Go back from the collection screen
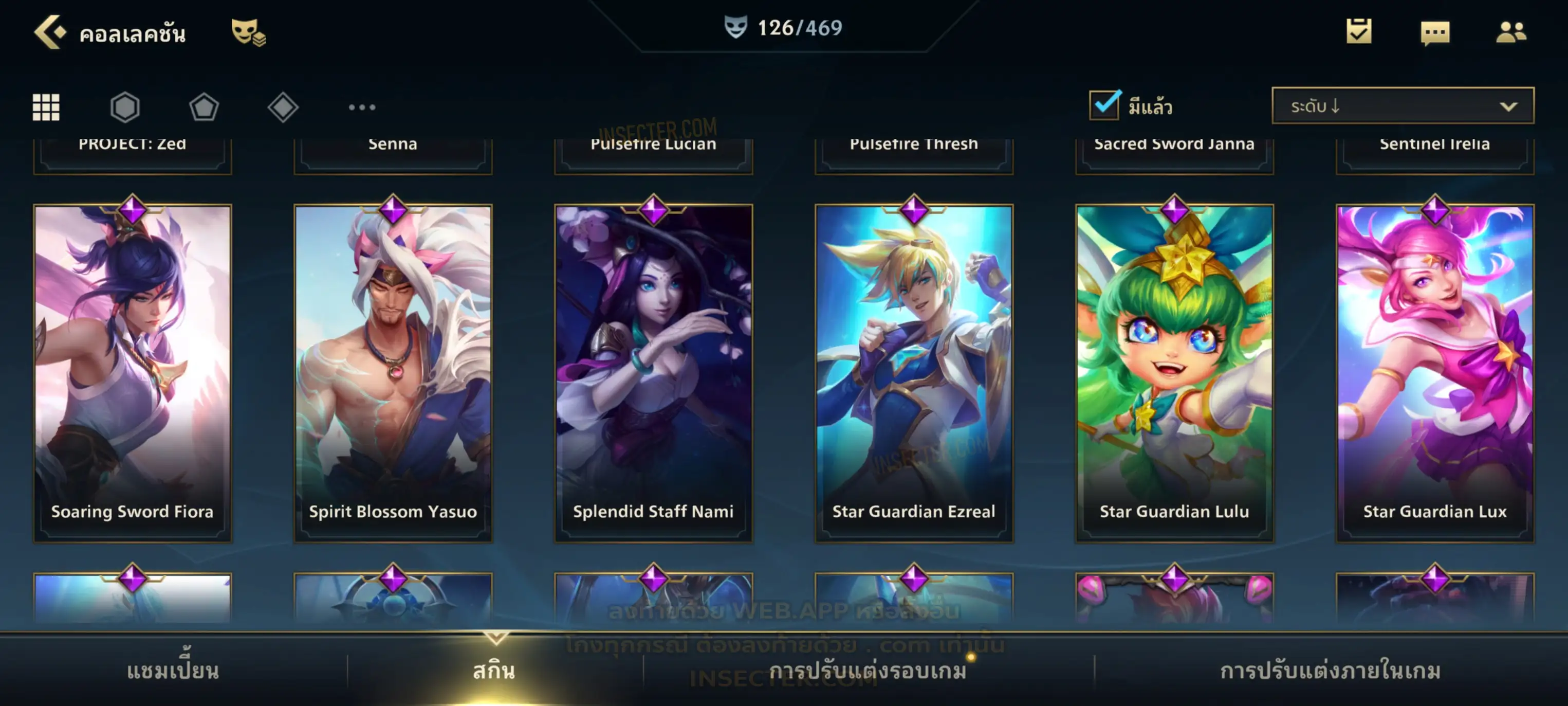 pos(50,32)
